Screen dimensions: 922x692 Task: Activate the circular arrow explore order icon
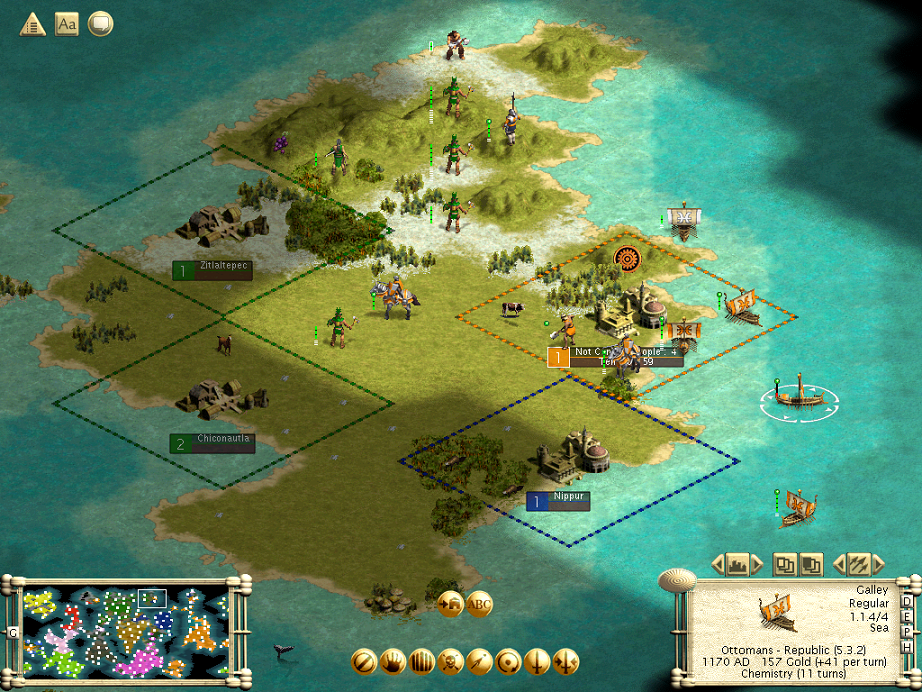509,661
